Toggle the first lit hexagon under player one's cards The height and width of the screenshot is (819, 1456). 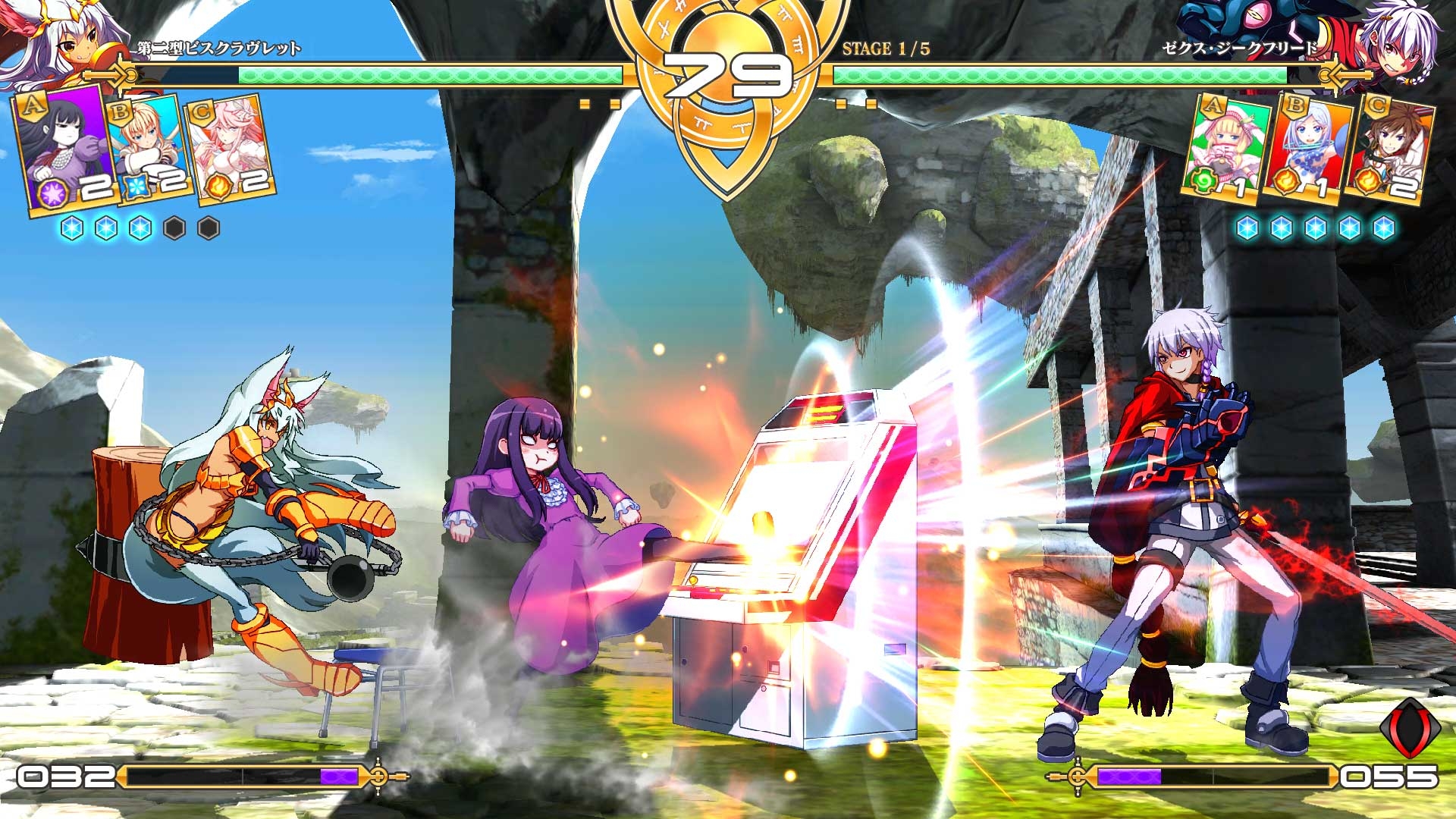coord(72,227)
